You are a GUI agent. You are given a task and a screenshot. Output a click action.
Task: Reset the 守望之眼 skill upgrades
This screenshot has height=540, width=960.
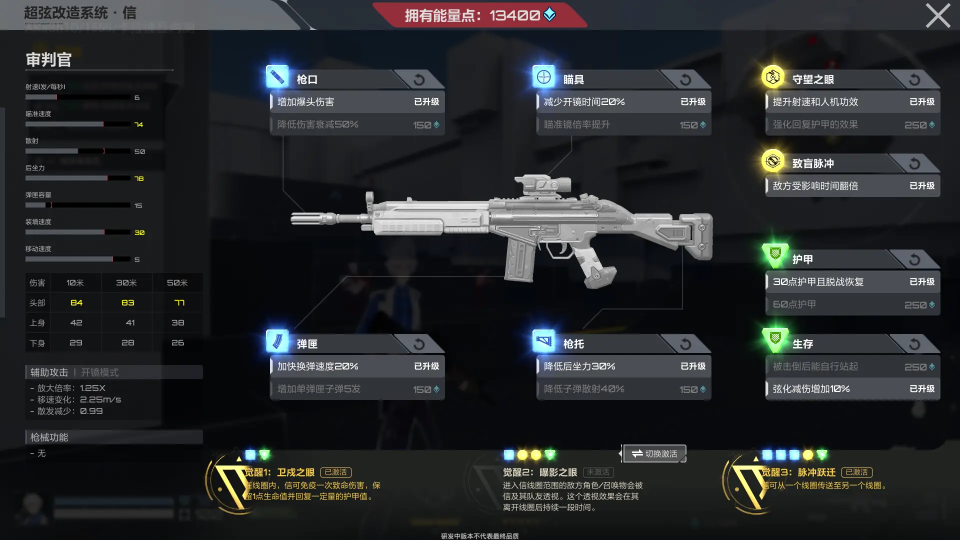tap(914, 79)
